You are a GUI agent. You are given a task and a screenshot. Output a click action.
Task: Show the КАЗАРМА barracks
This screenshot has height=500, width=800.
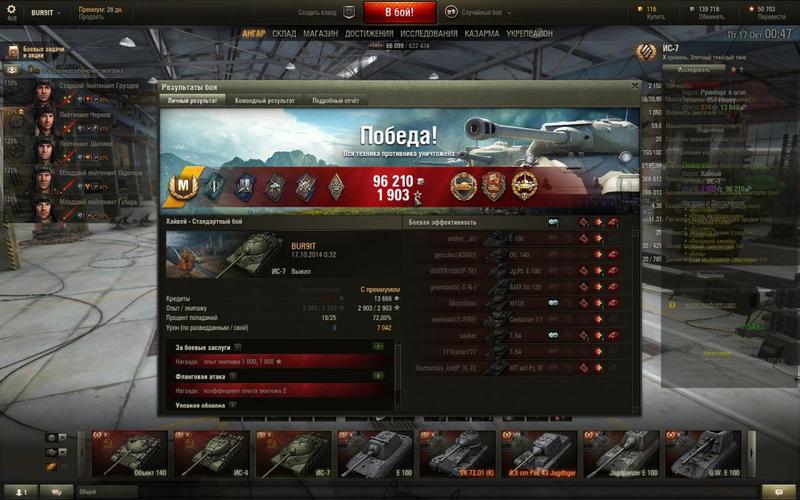point(482,33)
